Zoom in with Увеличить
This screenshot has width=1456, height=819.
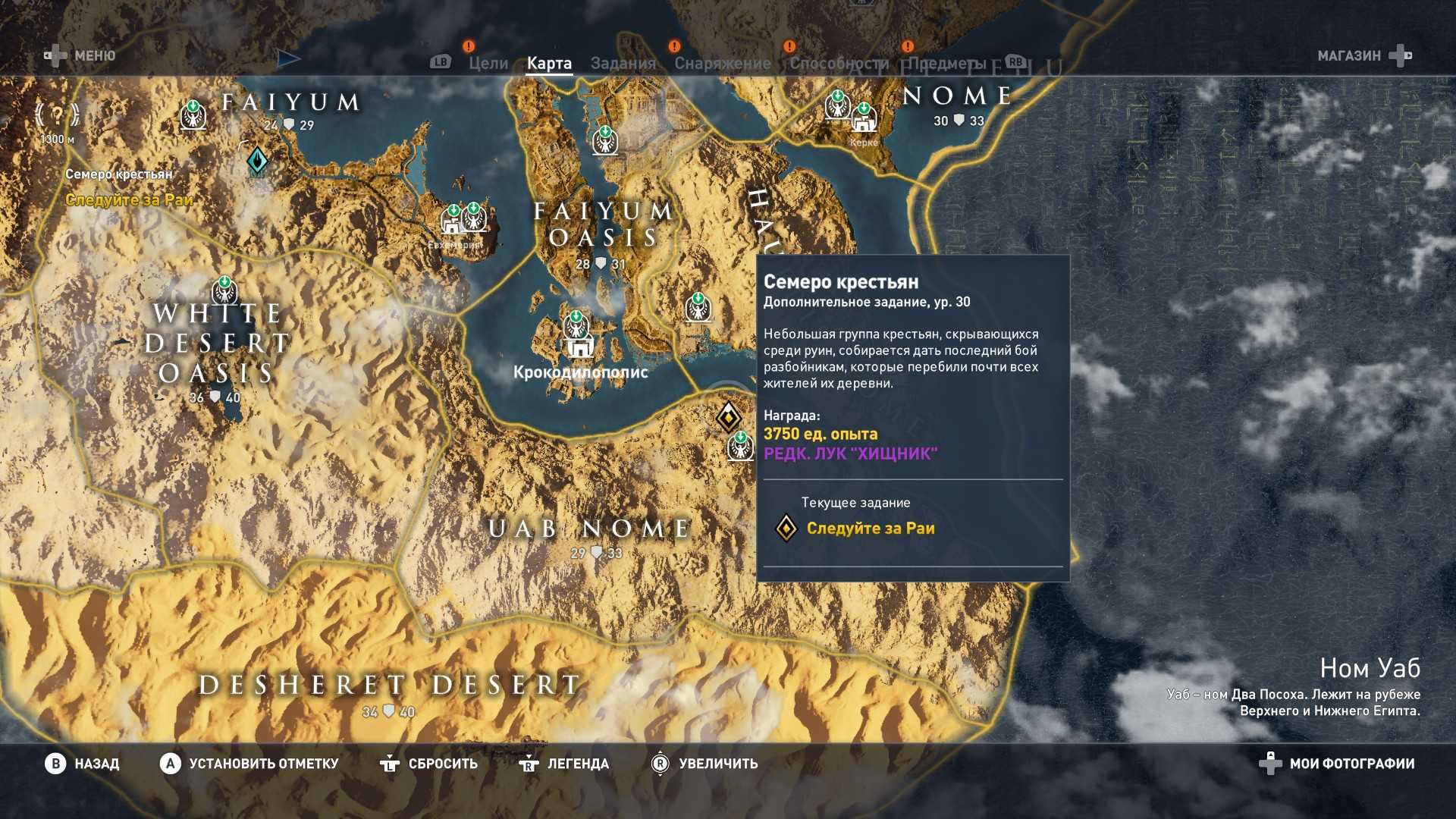(704, 764)
